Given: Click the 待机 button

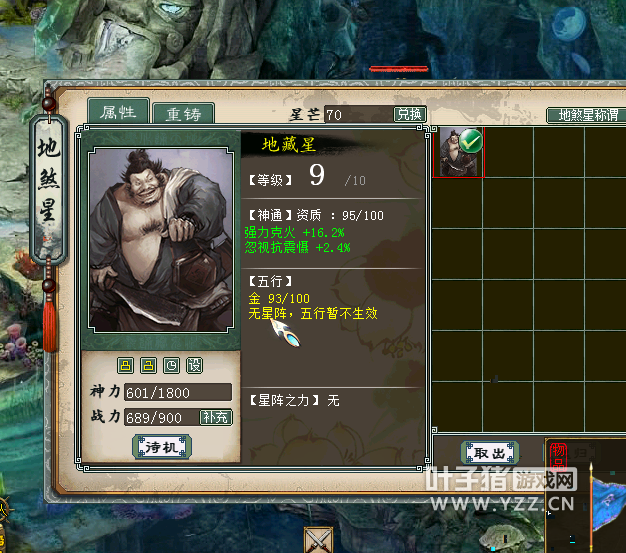Looking at the screenshot, I should 161,447.
